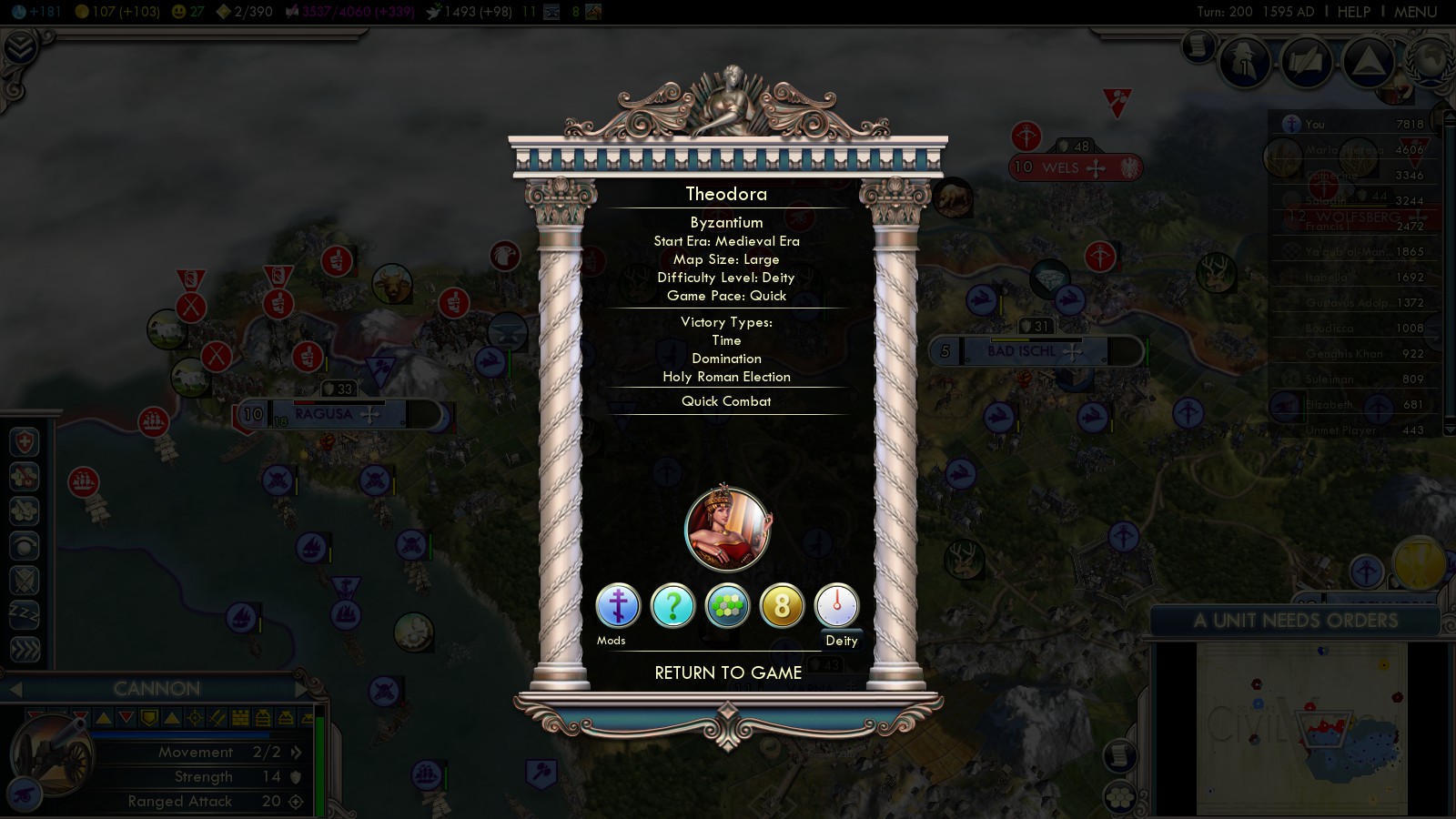Click the green hexagon map size icon
Screen dimensions: 1456x819
tap(727, 606)
